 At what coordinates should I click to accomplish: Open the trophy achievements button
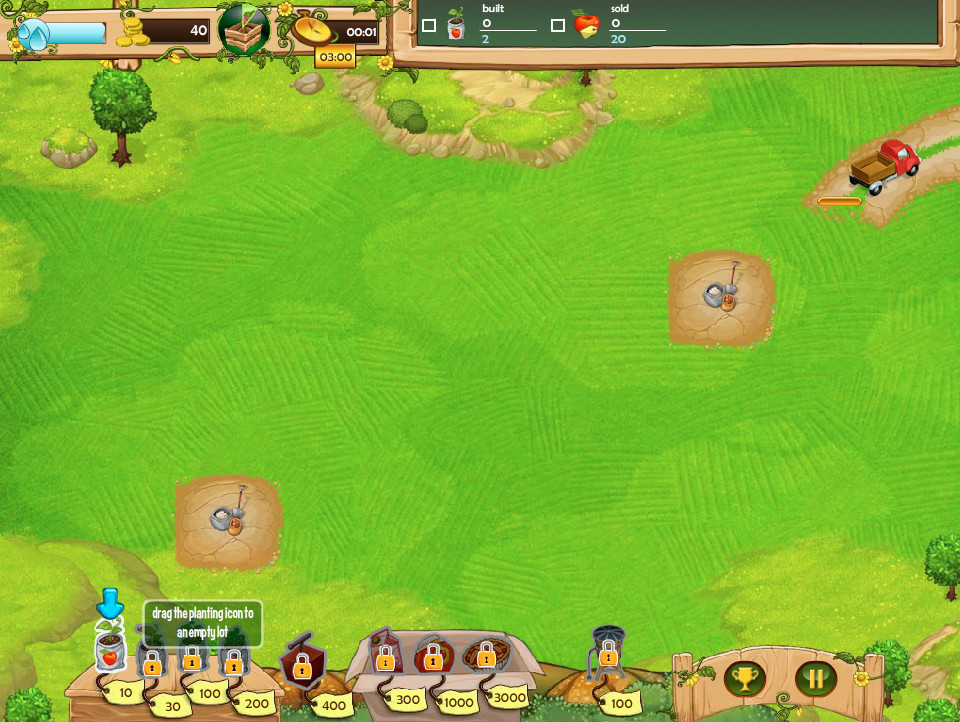(x=745, y=679)
